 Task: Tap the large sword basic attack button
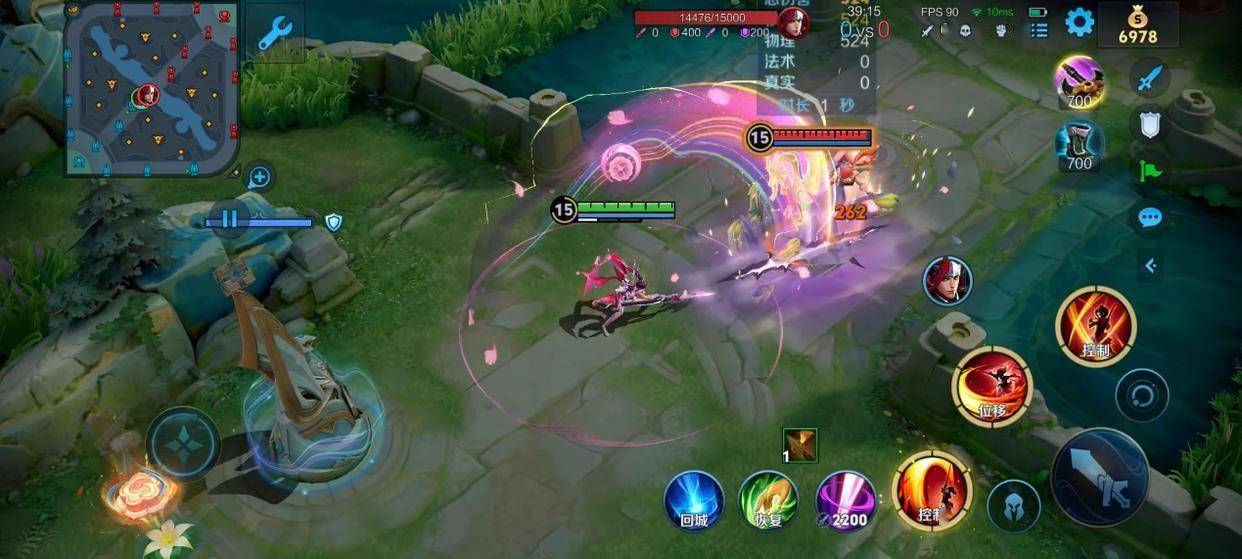pos(1099,477)
